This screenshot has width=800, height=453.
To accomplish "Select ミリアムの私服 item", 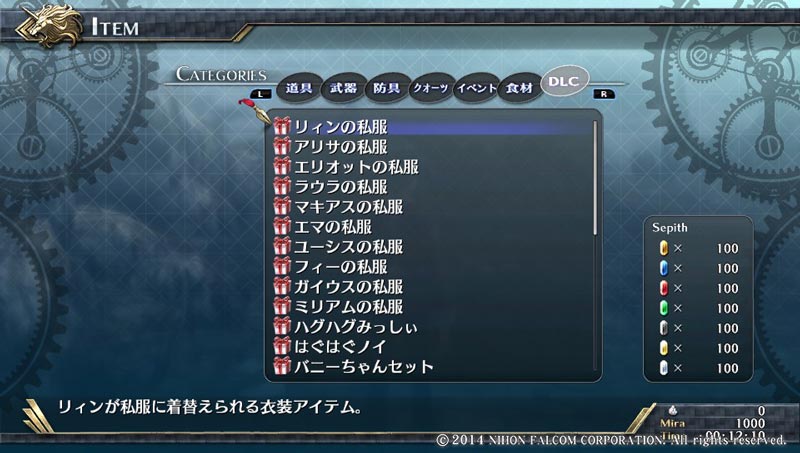I will point(348,307).
